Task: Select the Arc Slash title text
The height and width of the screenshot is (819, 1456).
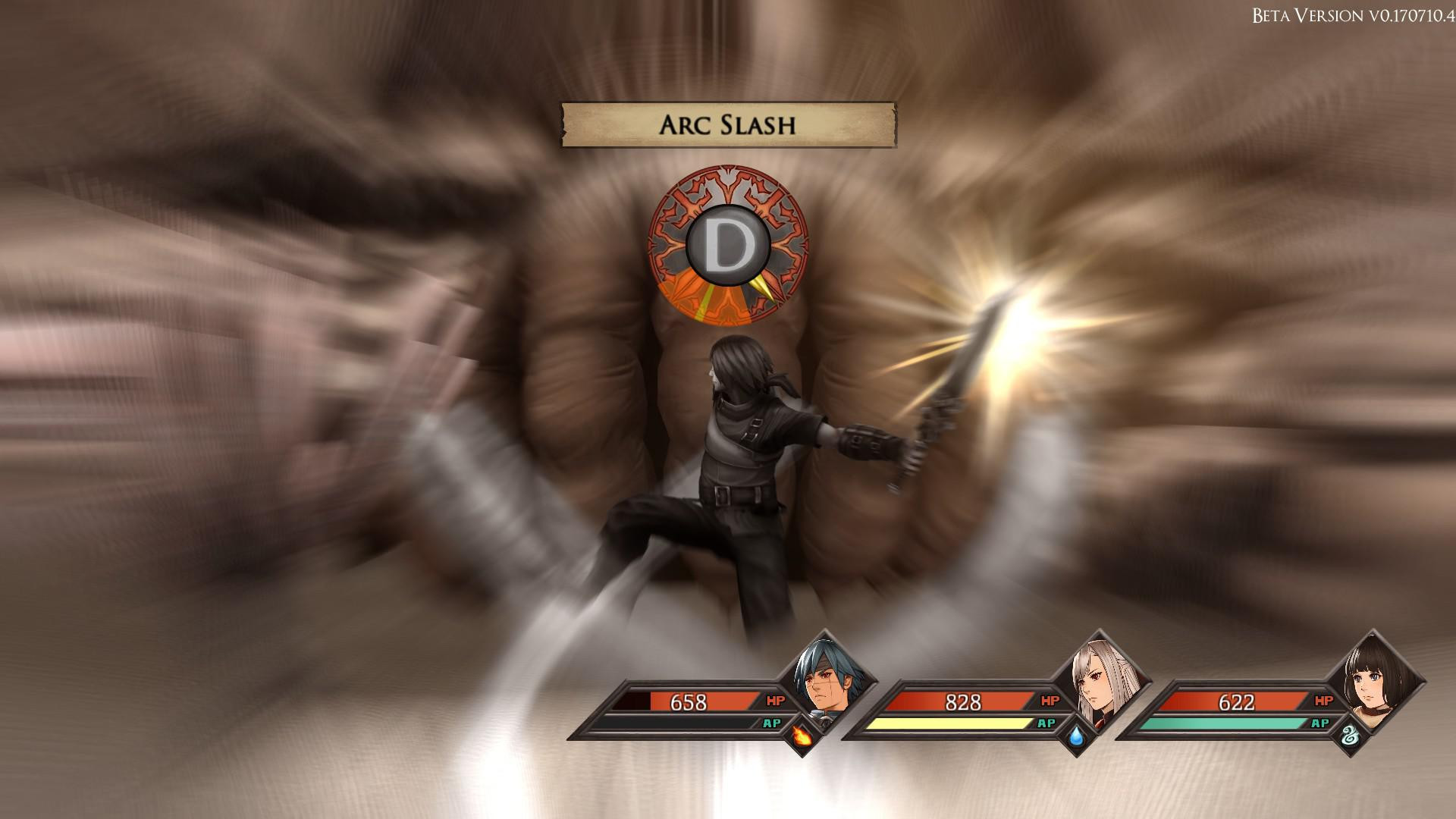Action: click(x=726, y=124)
